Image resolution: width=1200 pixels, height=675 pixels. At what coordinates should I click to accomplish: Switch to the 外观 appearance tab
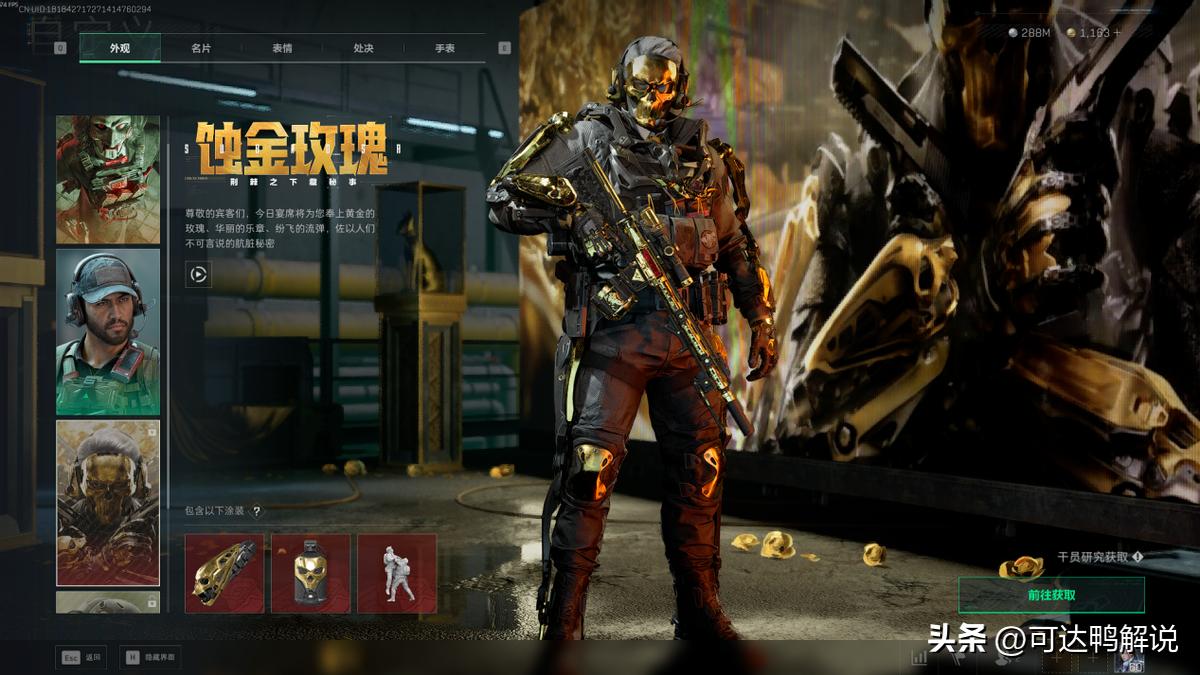tap(120, 48)
